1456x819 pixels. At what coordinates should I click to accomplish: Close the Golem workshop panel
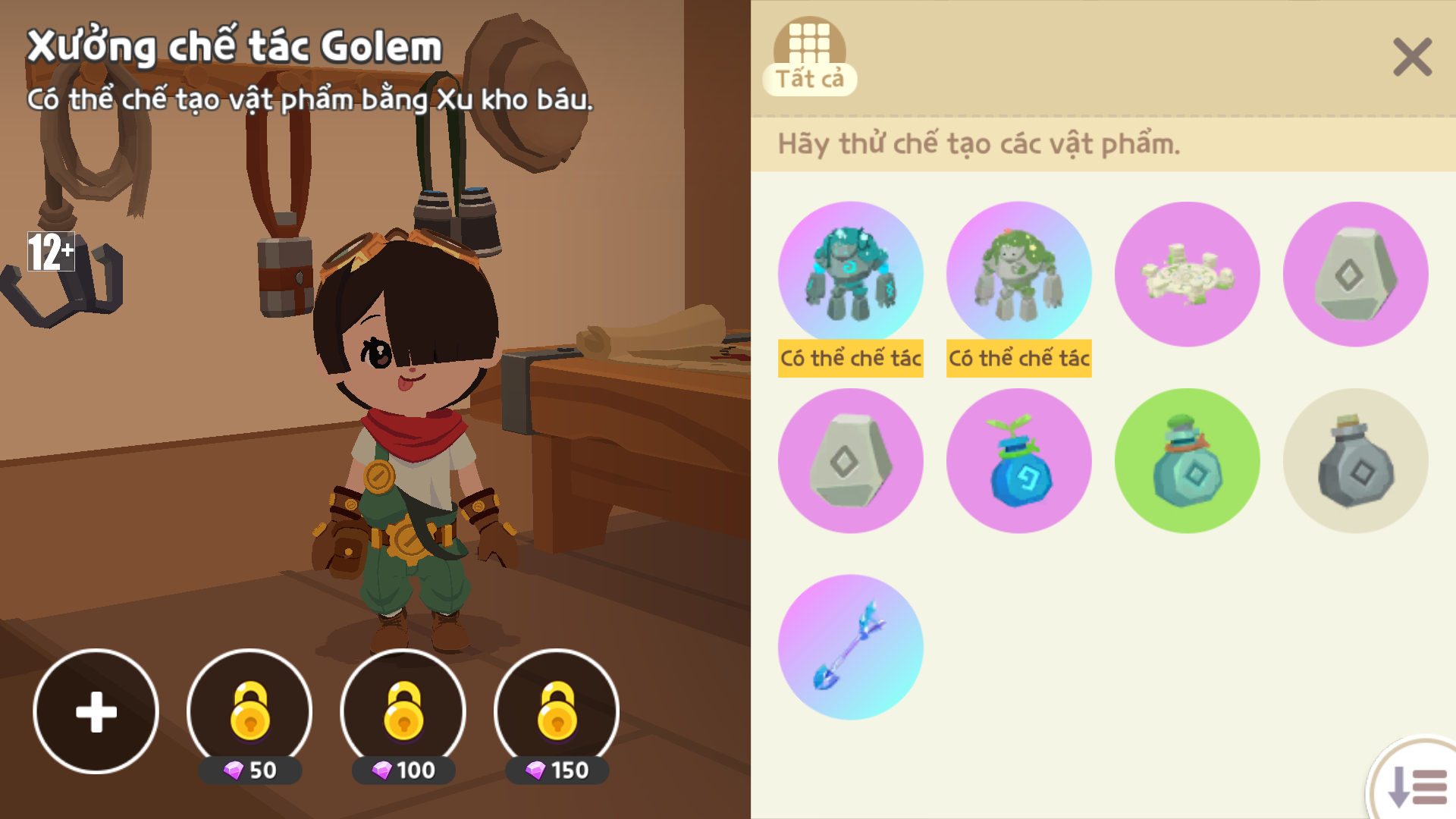(x=1412, y=58)
